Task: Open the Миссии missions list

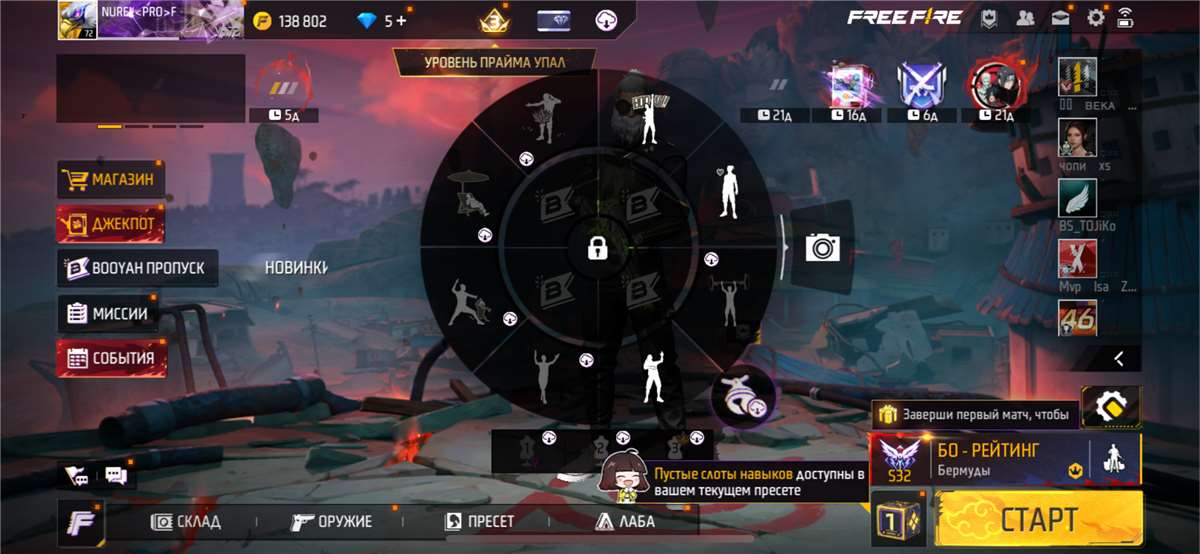Action: 108,313
